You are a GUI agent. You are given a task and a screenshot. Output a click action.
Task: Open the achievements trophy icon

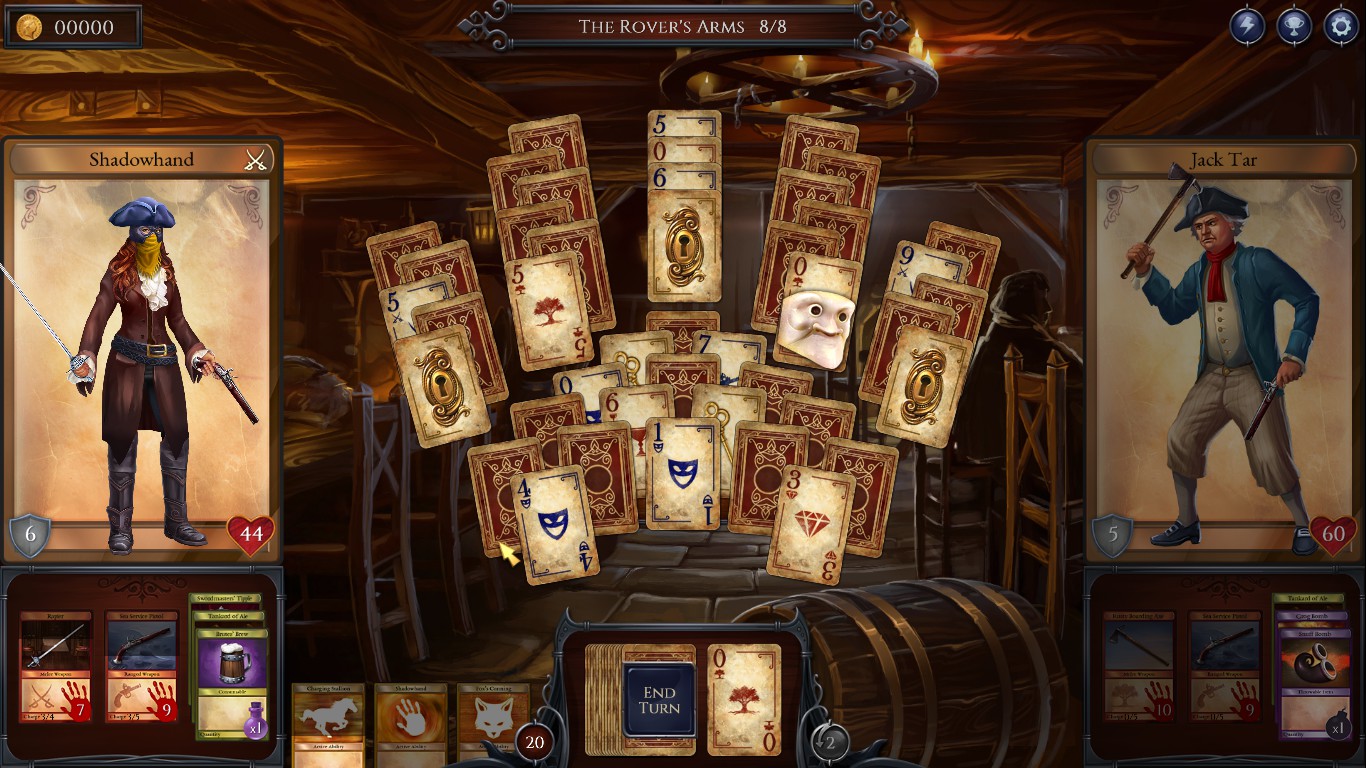1293,24
